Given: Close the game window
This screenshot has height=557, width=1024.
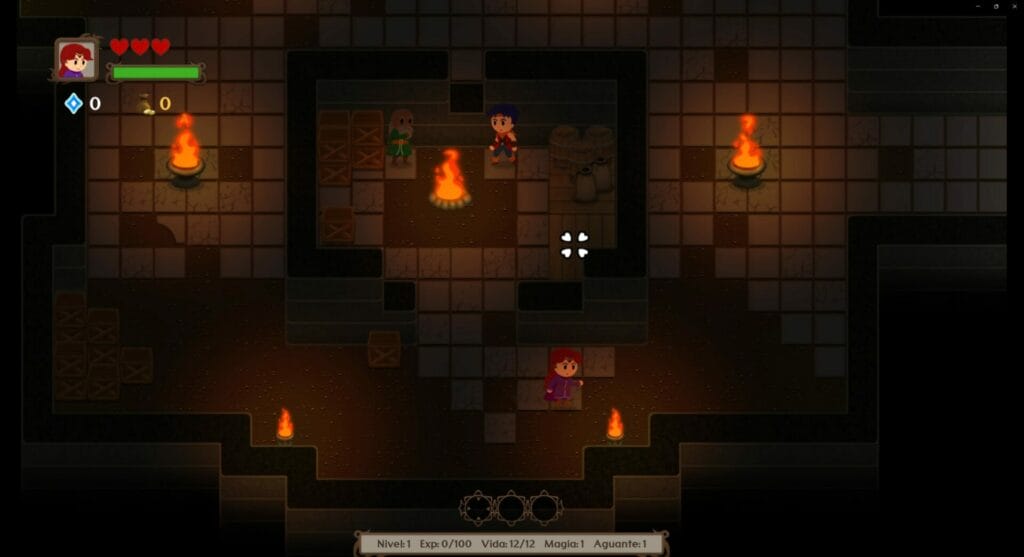Looking at the screenshot, I should [x=1013, y=6].
